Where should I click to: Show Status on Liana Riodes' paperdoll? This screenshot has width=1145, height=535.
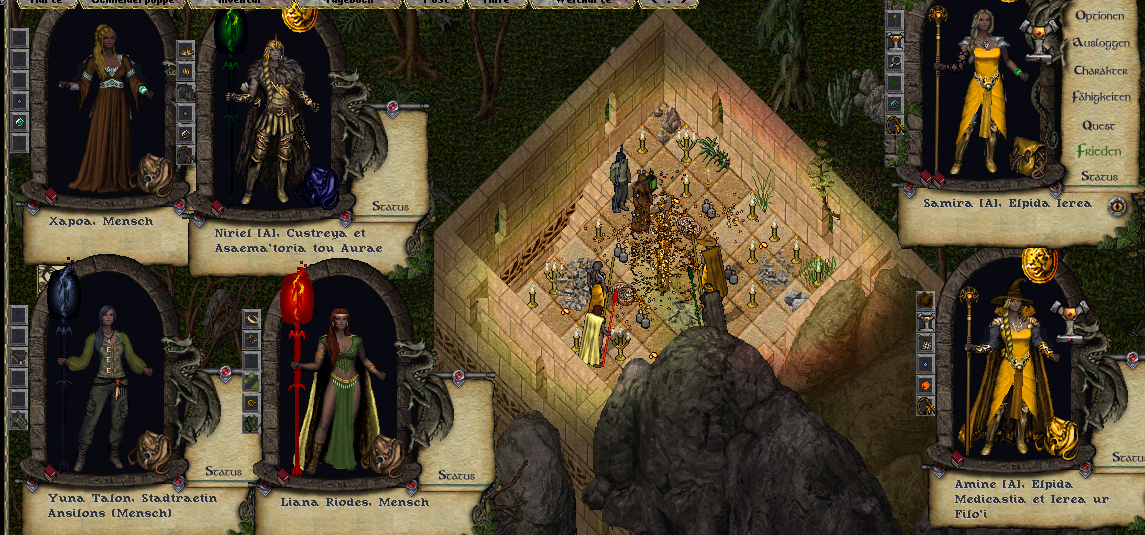[455, 476]
